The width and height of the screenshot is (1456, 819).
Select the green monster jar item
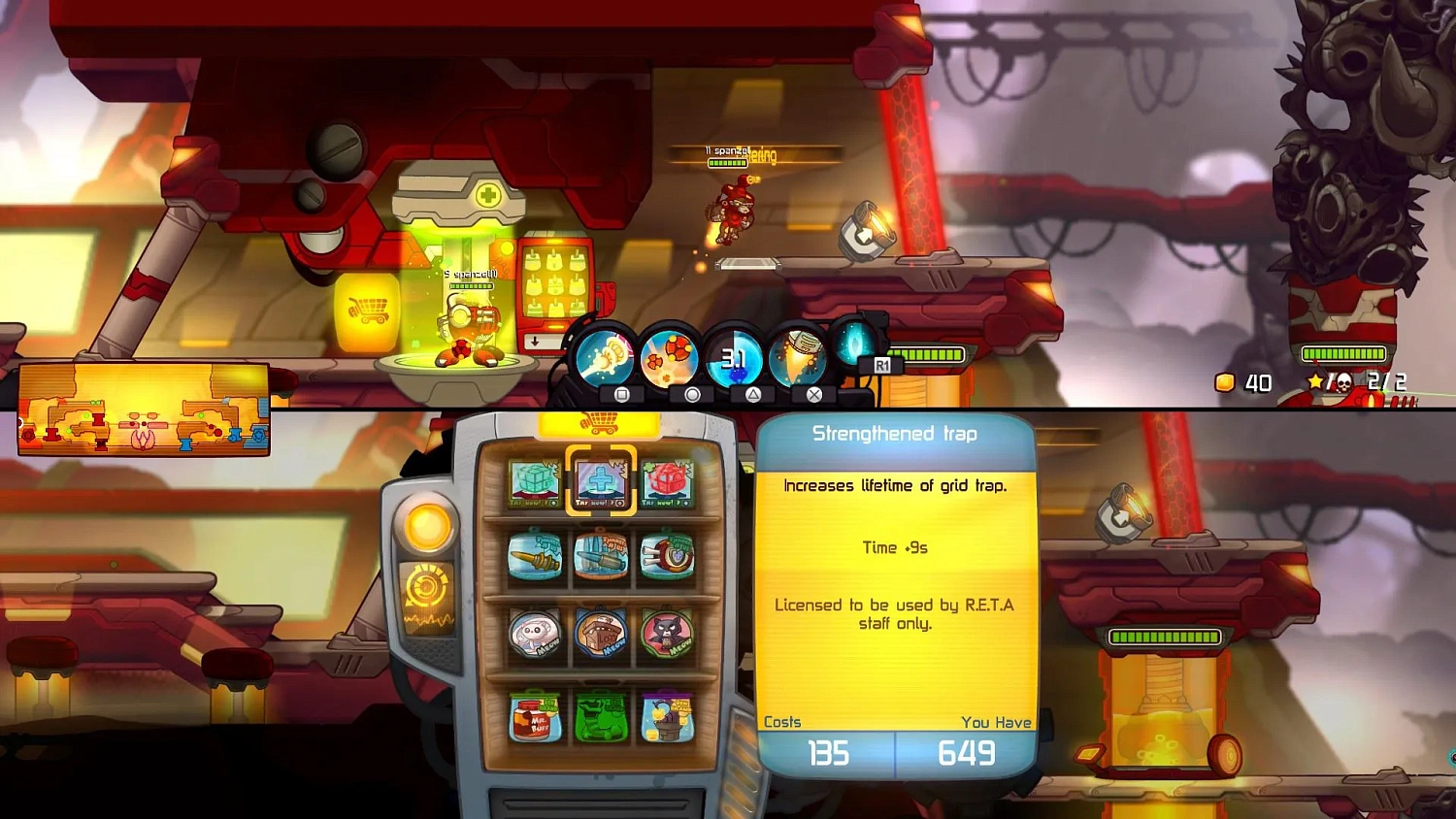pos(601,718)
